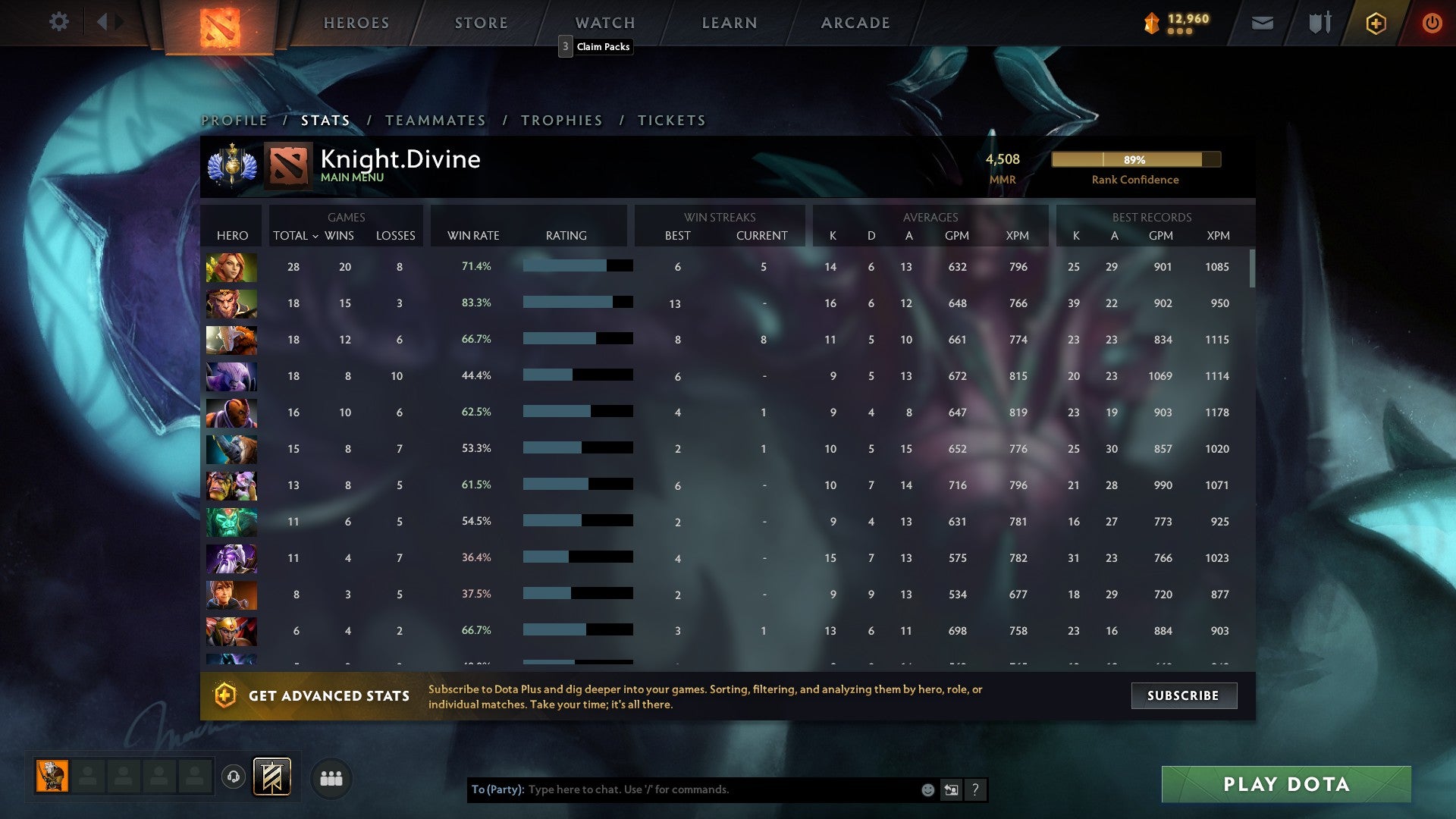
Task: Open chat help with the question mark icon
Action: point(975,789)
